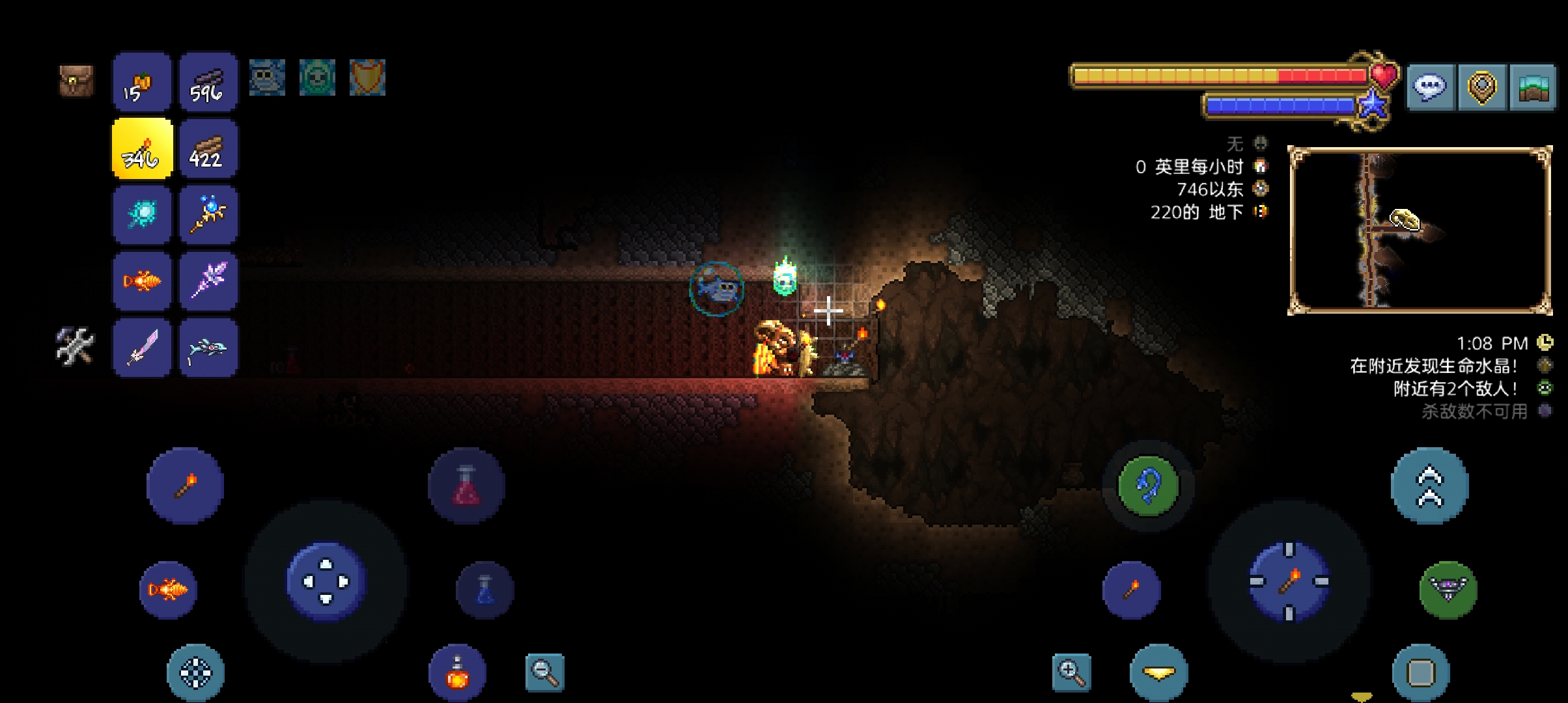This screenshot has height=703, width=1568.
Task: Zoom in with the plus magnifier
Action: 1071,672
